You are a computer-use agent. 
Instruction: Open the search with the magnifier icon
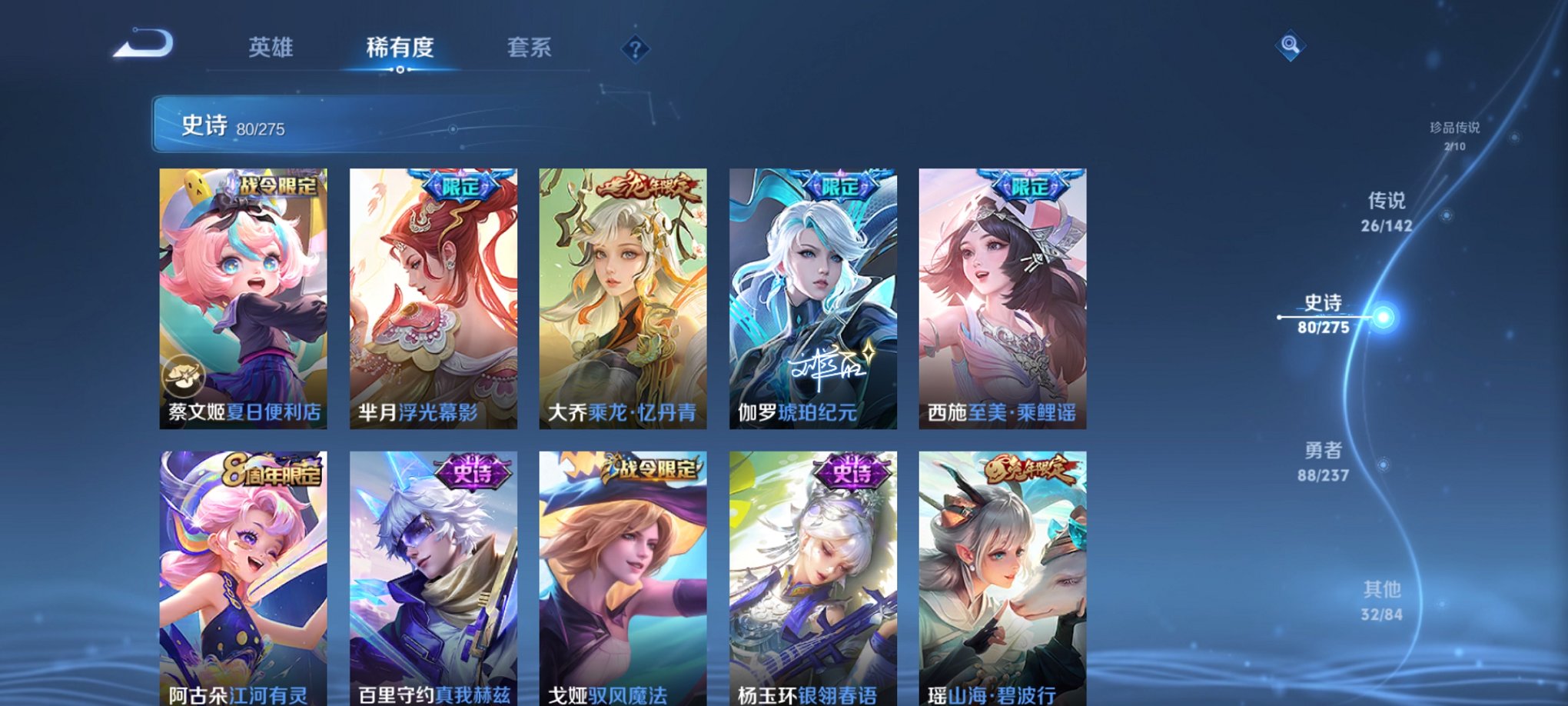1292,46
